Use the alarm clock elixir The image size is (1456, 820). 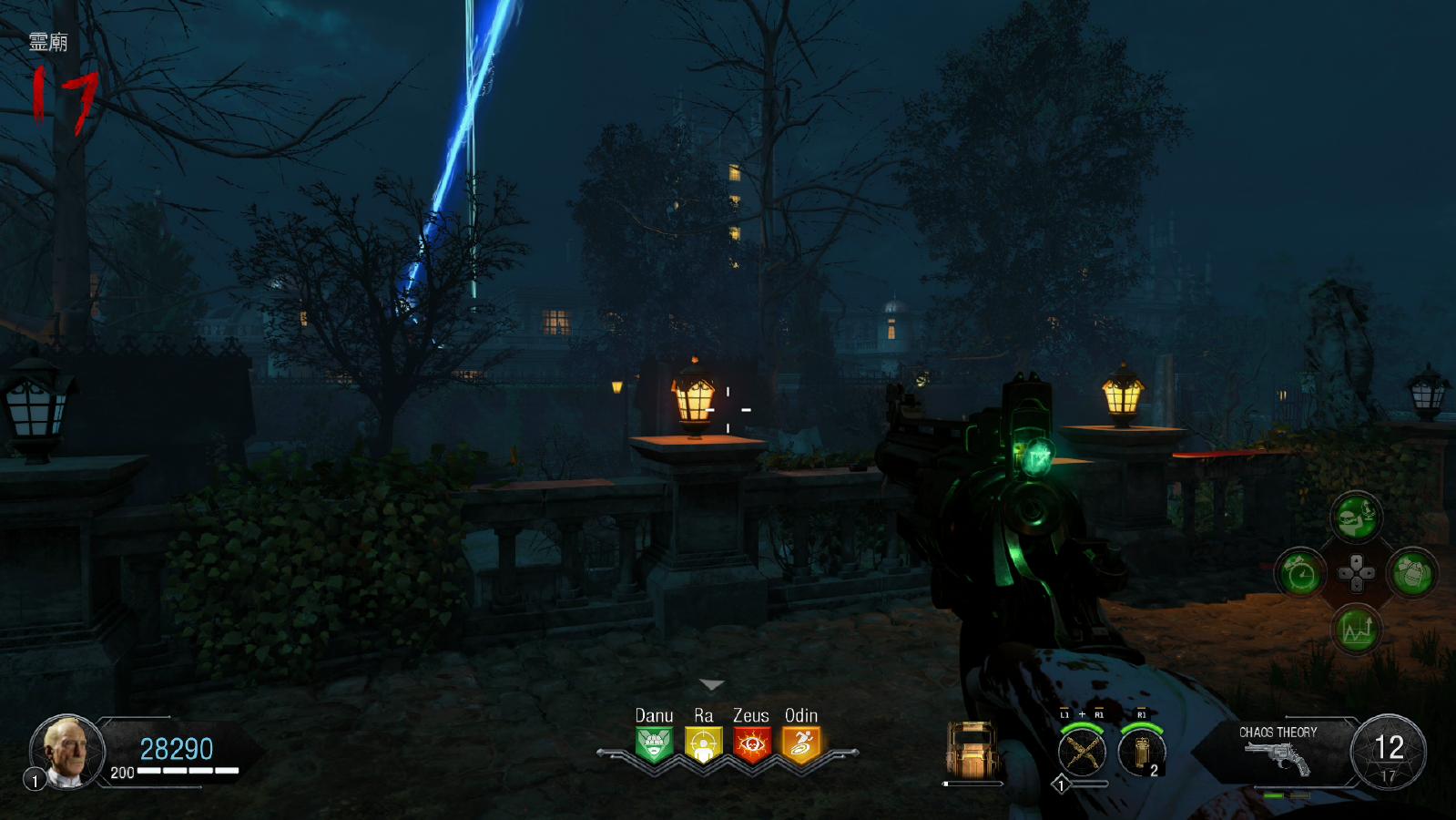pos(1300,574)
